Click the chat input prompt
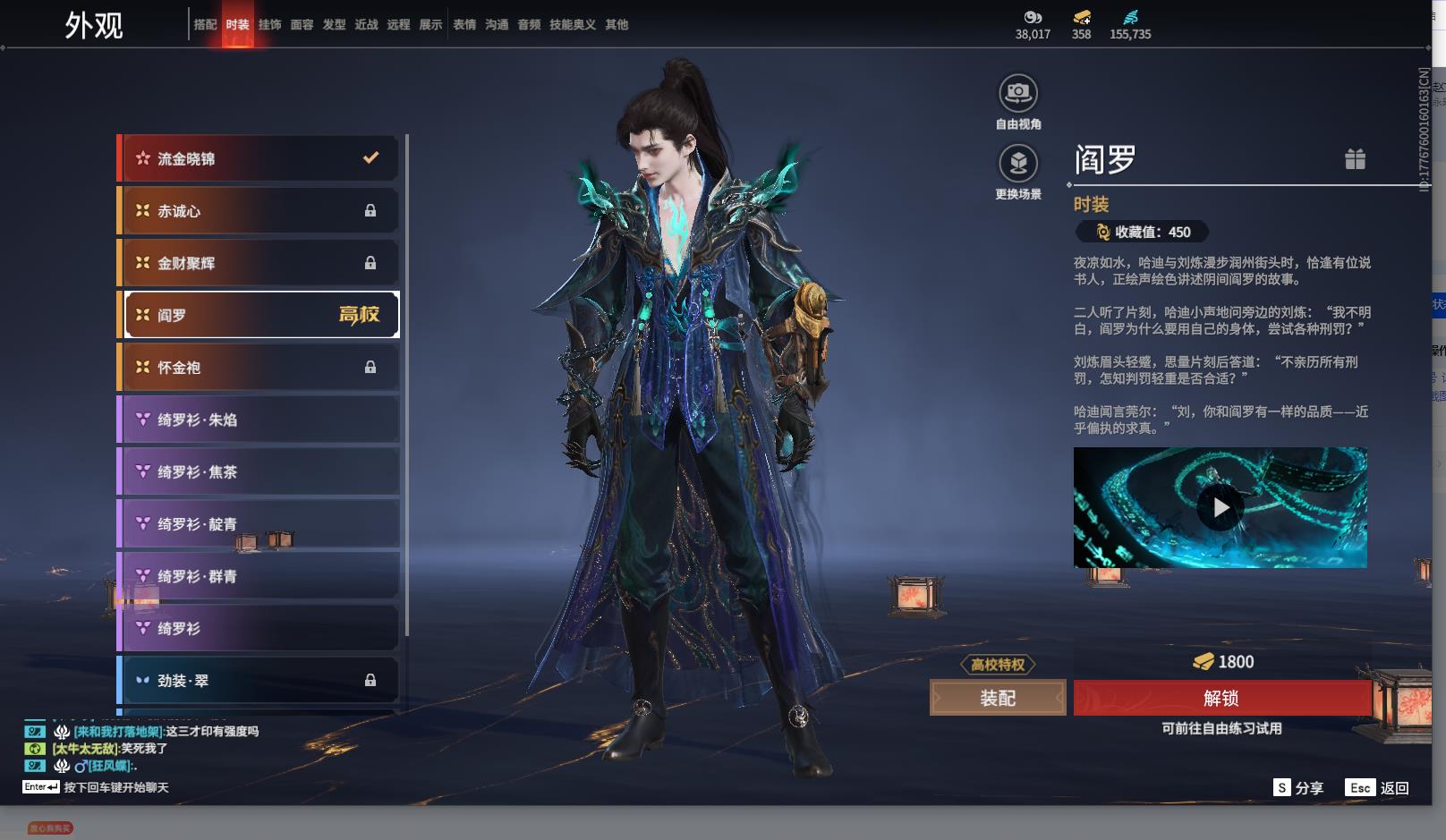Image resolution: width=1446 pixels, height=840 pixels. click(x=115, y=787)
